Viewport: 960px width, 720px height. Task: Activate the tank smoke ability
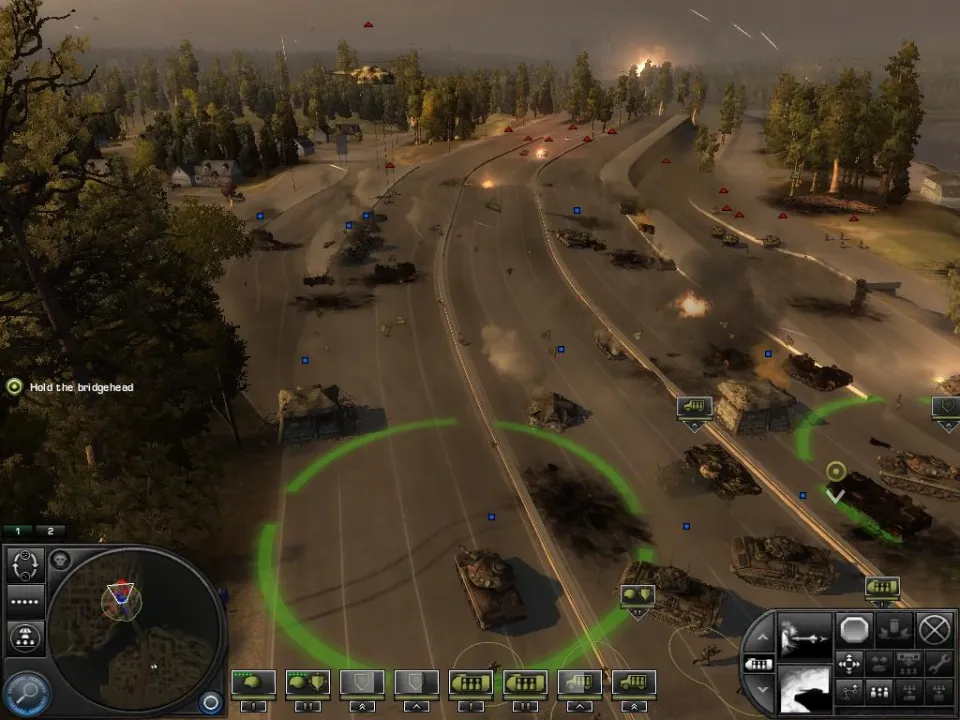click(805, 690)
